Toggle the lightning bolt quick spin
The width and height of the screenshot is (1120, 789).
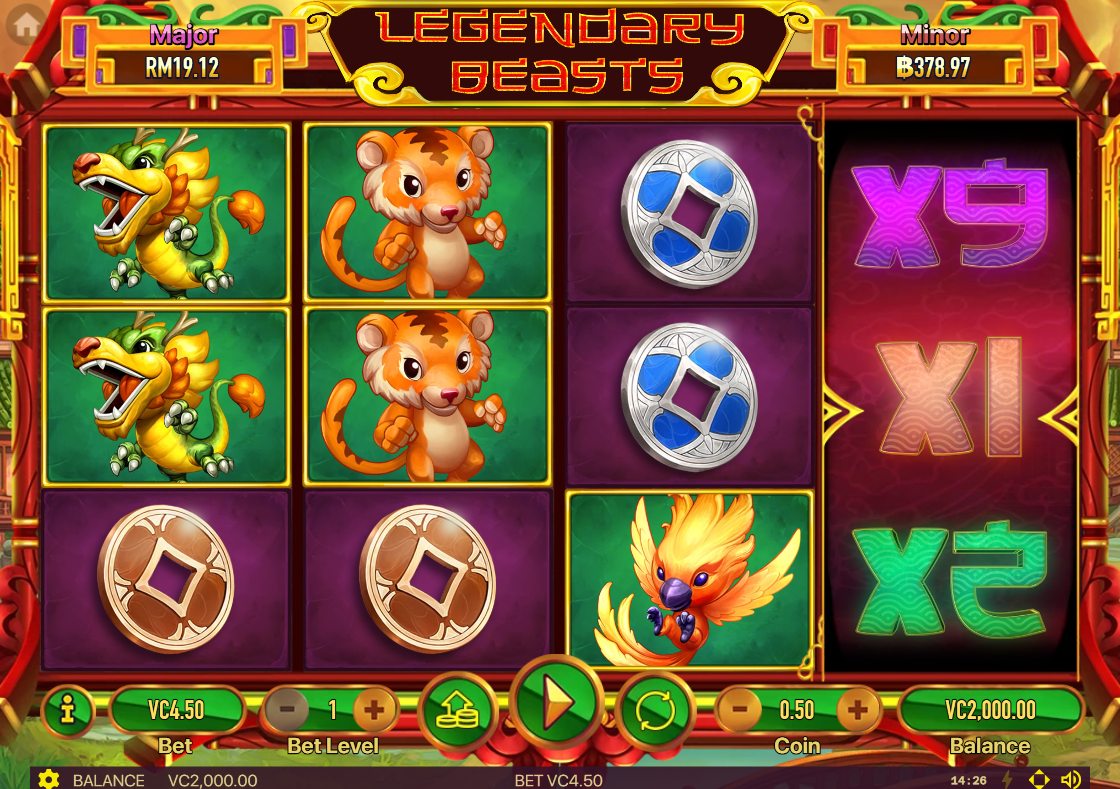click(x=1007, y=780)
